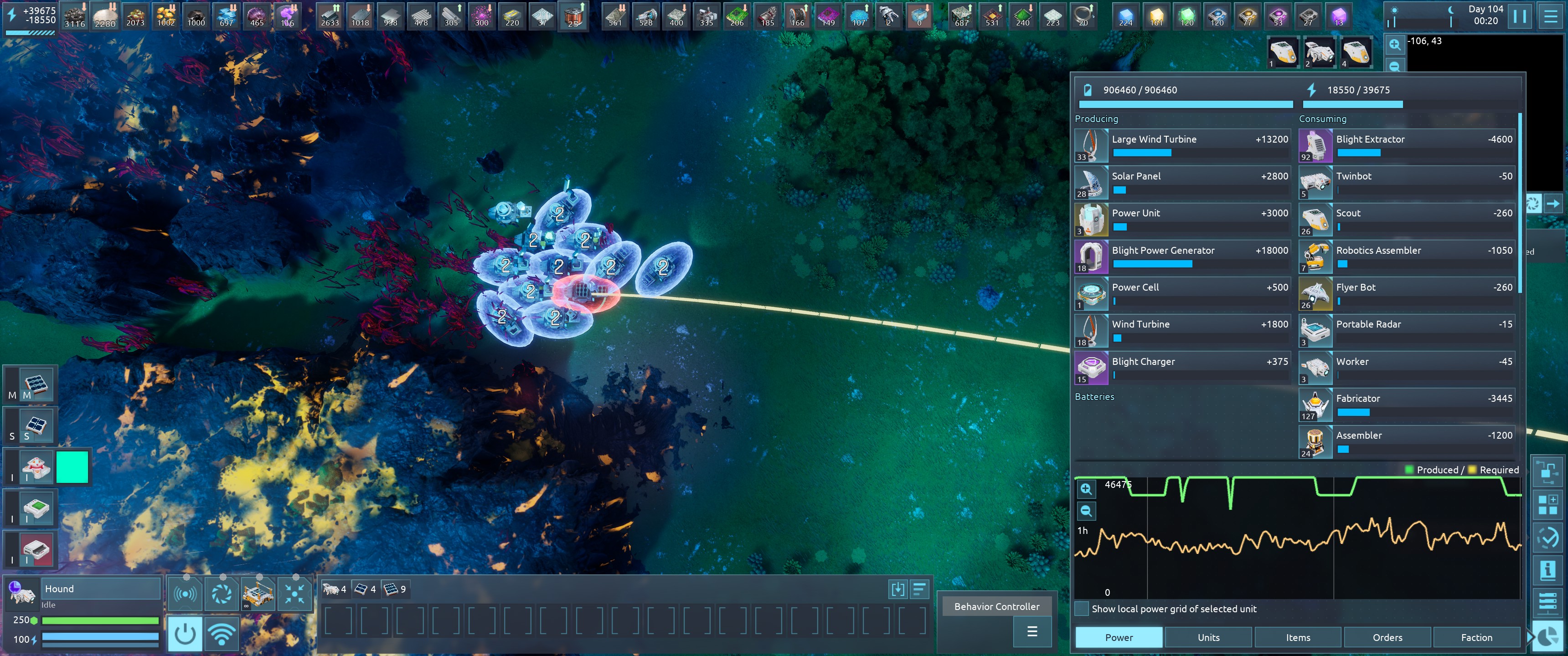Select the Large Wind Turbine producer row
1568x656 pixels.
[1182, 145]
